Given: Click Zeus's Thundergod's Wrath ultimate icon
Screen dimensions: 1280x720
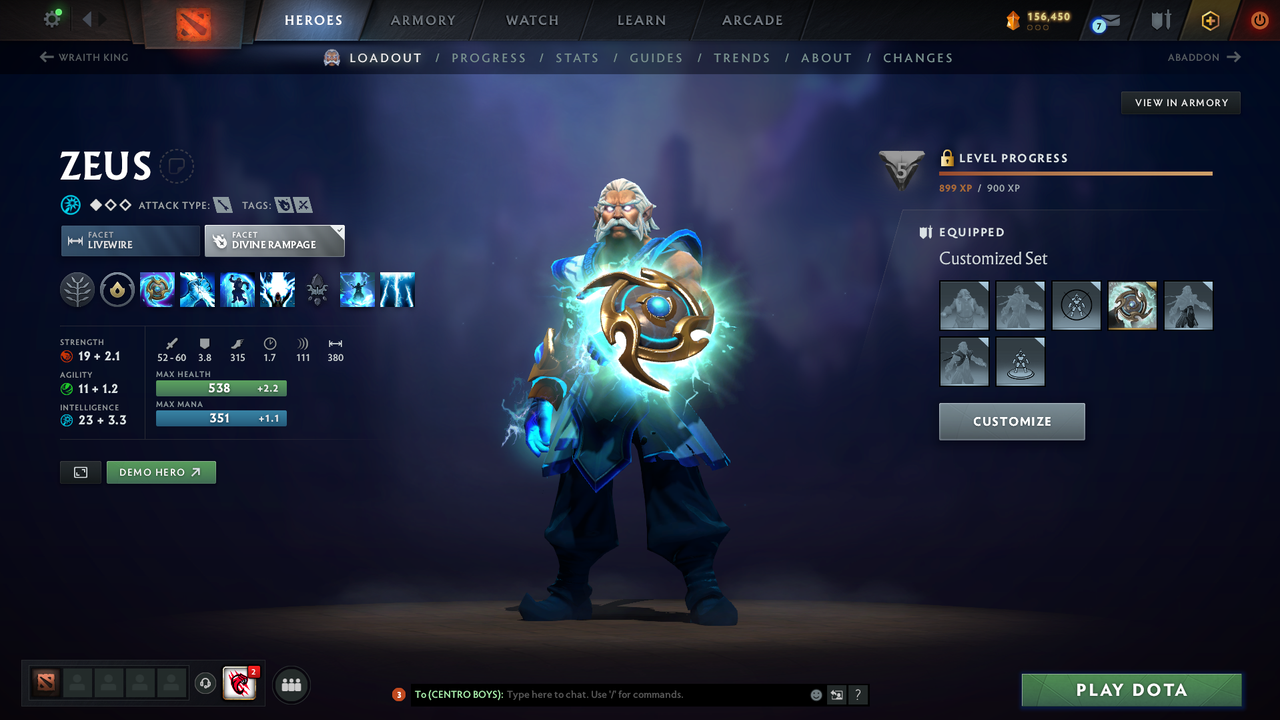Looking at the screenshot, I should point(397,290).
